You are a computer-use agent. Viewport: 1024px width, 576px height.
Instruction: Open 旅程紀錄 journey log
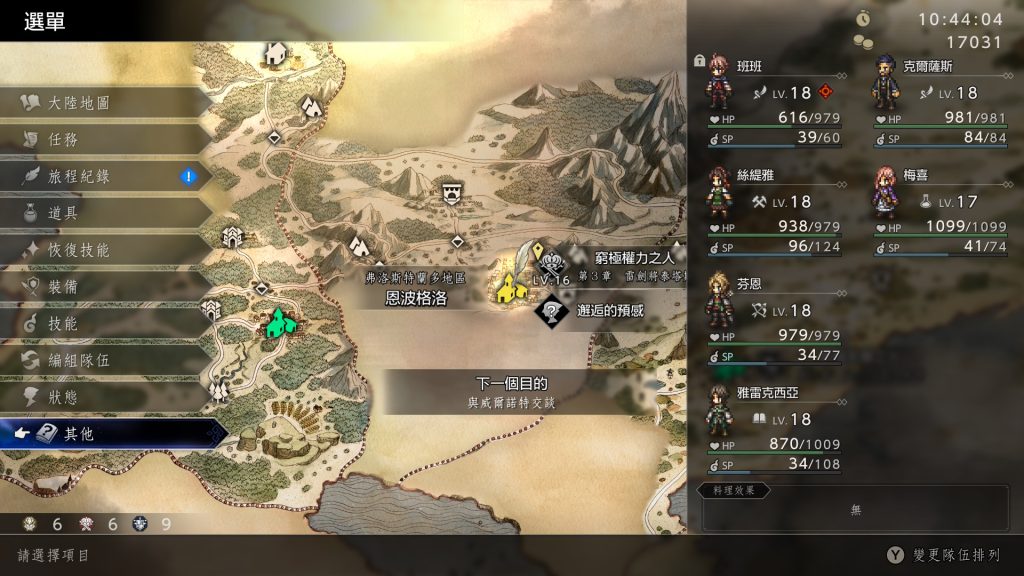pos(80,177)
